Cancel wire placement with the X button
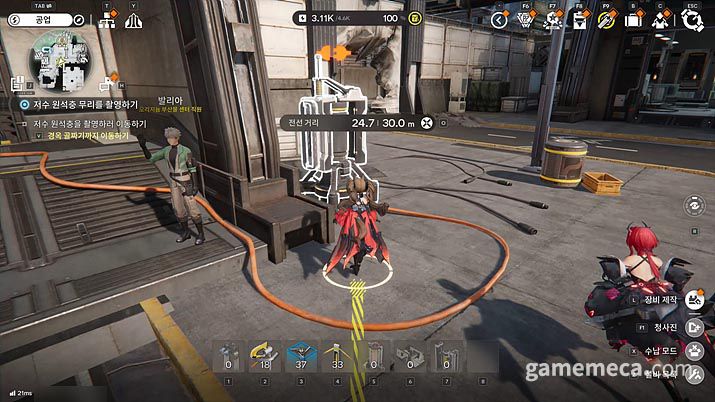Image resolution: width=715 pixels, height=402 pixels. click(x=428, y=123)
